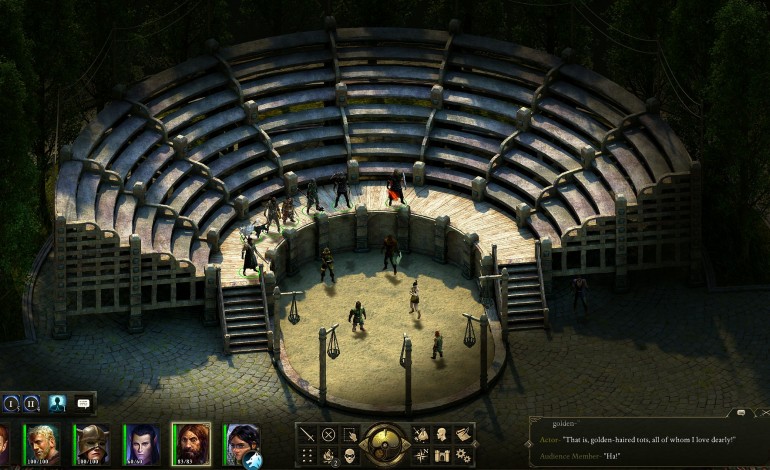Select the bearded man's highlighted portrait
Screen dimensions: 770x470
191,442
